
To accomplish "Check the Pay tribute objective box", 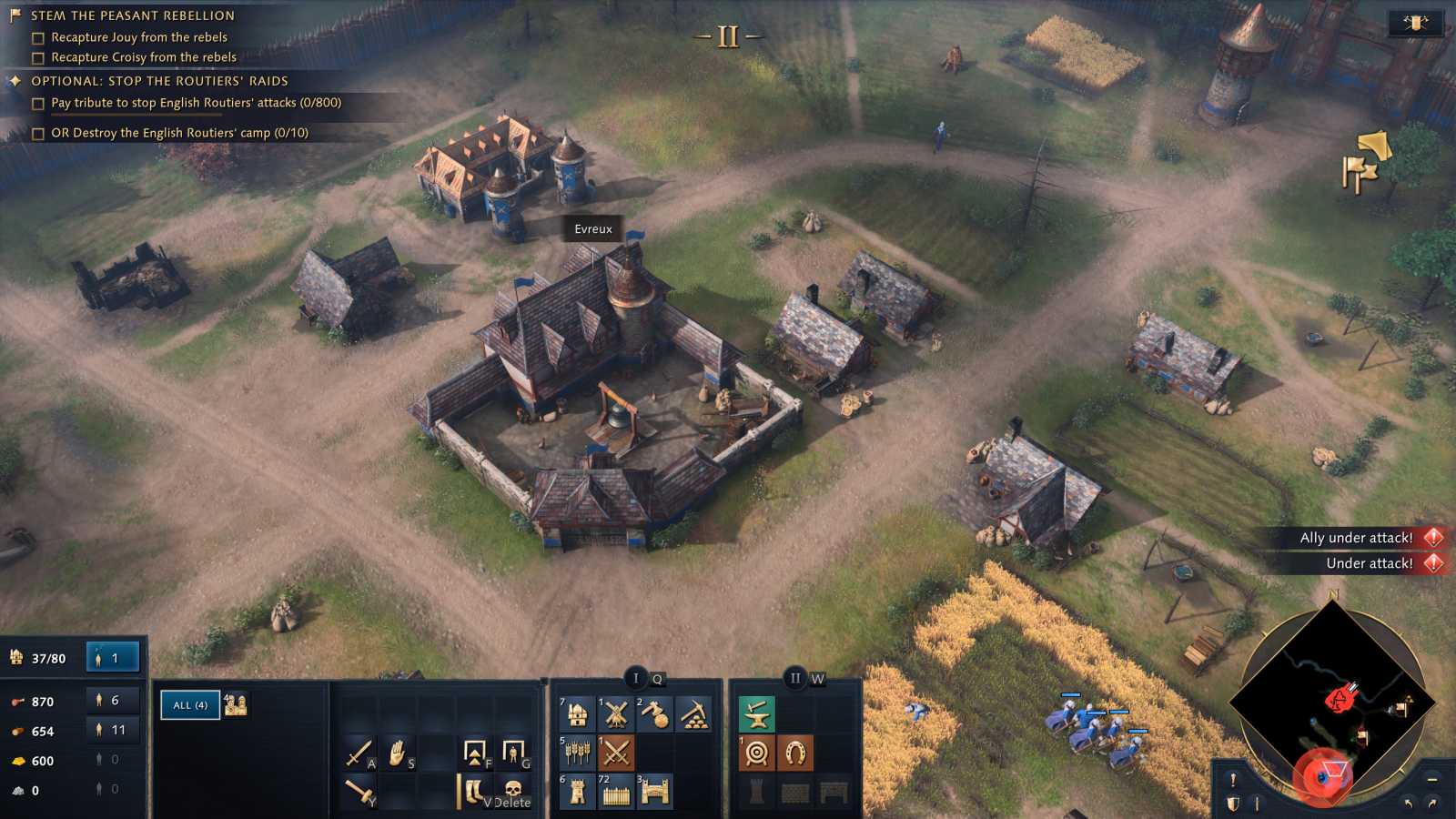I will [36, 103].
